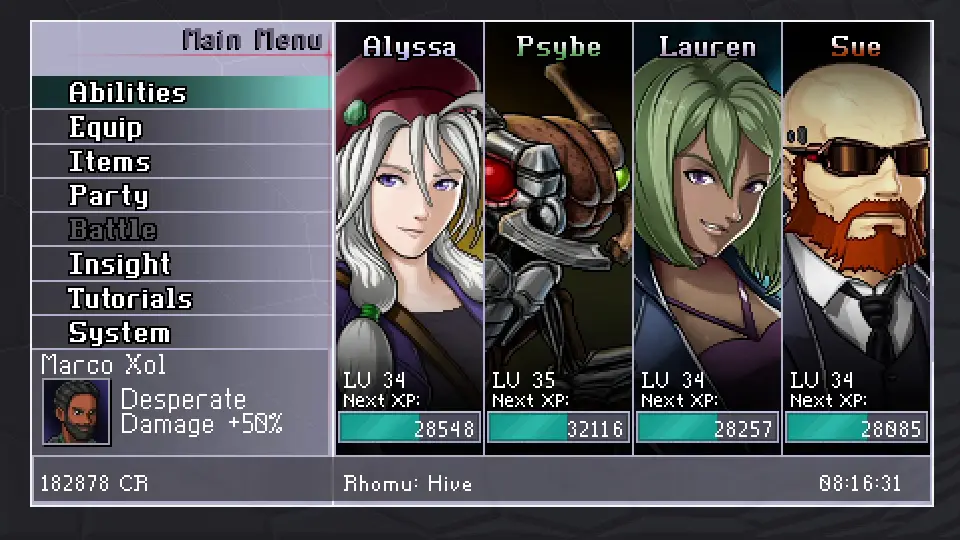Image resolution: width=960 pixels, height=540 pixels.
Task: Select Lauren's character portrait
Action: [707, 220]
